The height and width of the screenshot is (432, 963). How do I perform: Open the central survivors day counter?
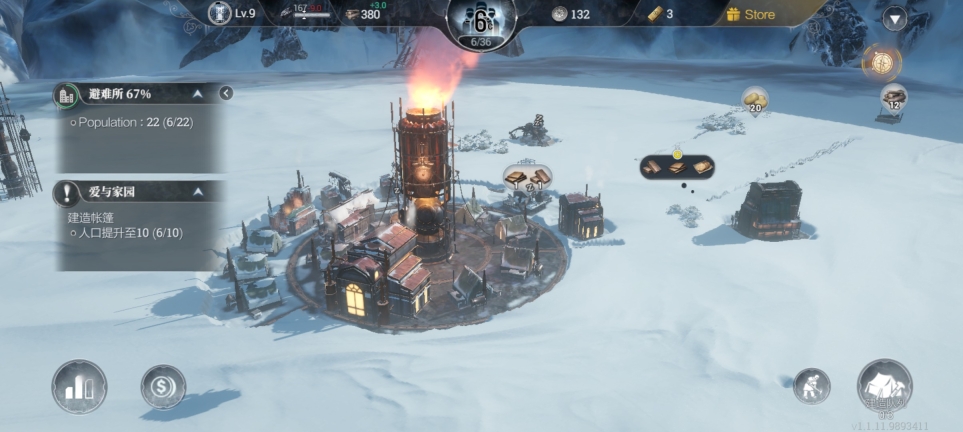point(481,20)
